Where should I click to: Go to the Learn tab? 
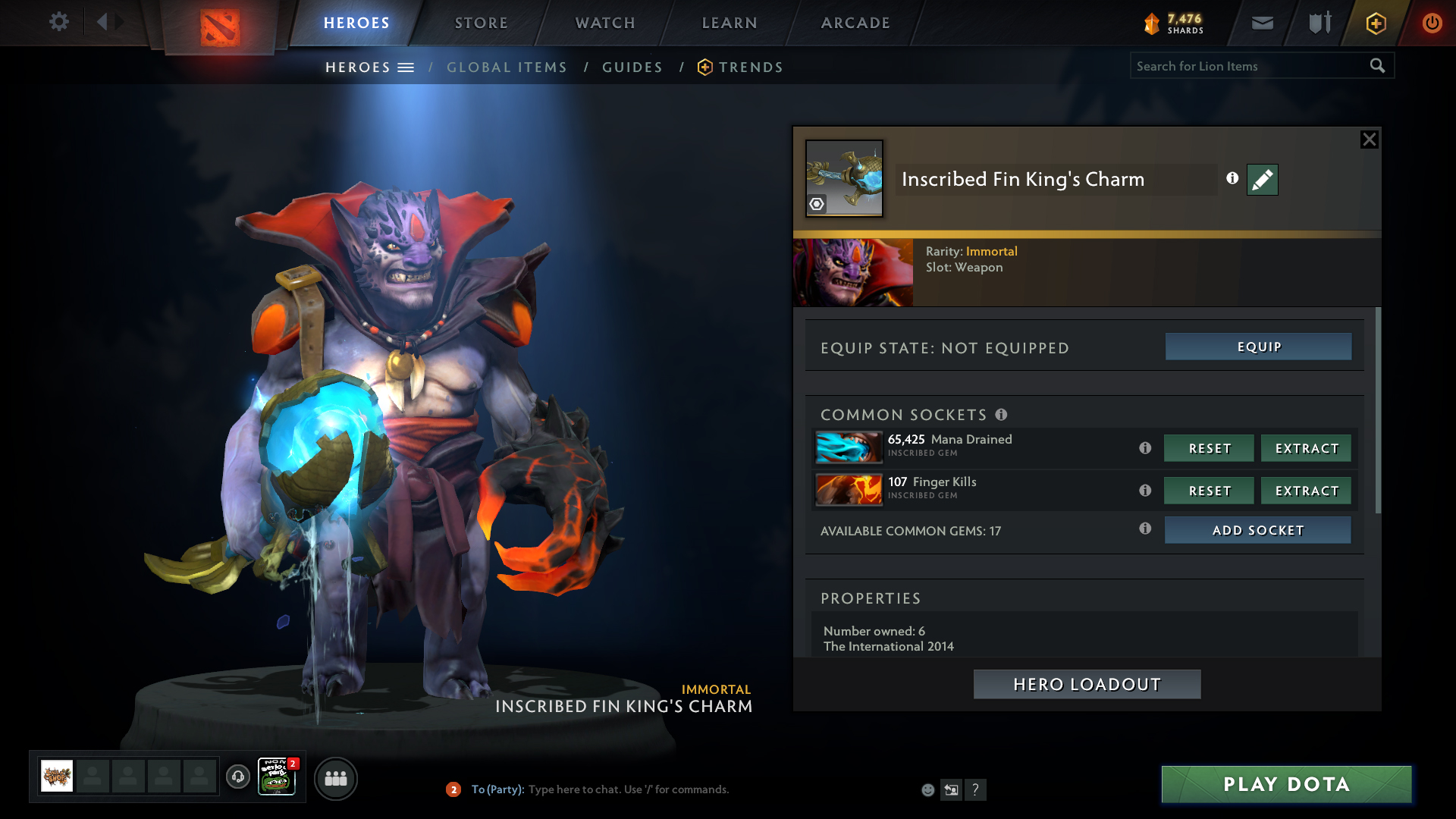tap(730, 23)
